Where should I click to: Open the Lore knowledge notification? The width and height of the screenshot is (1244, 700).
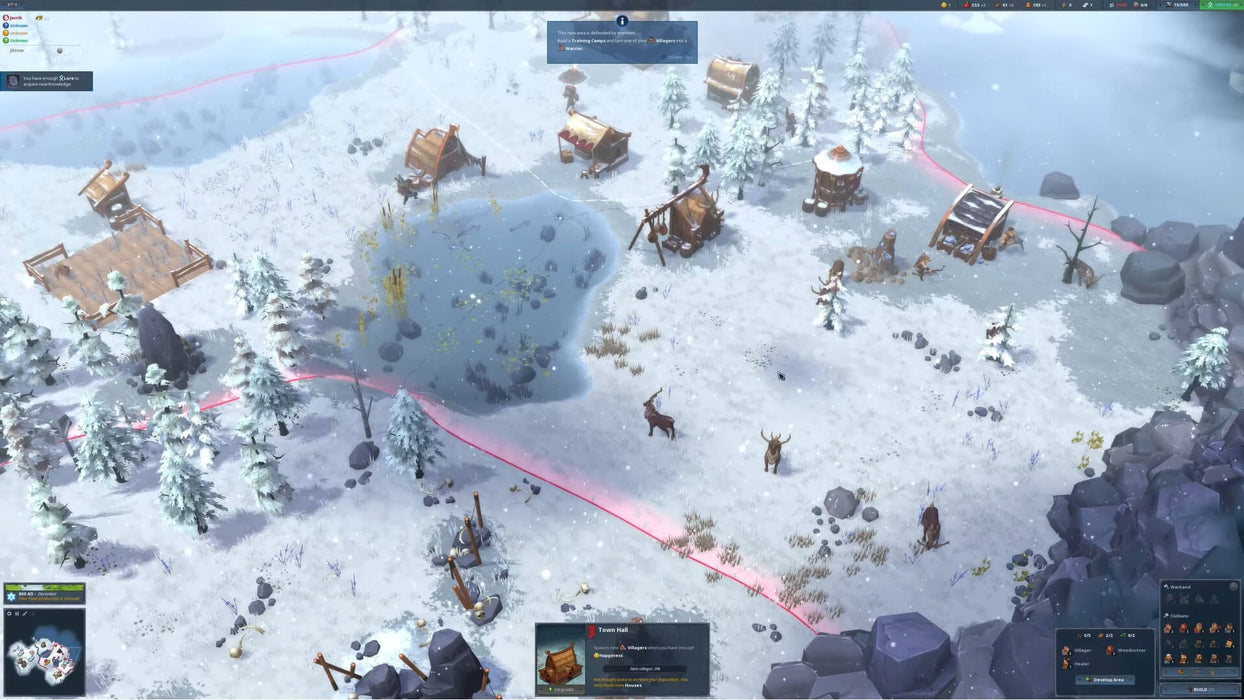[x=47, y=81]
